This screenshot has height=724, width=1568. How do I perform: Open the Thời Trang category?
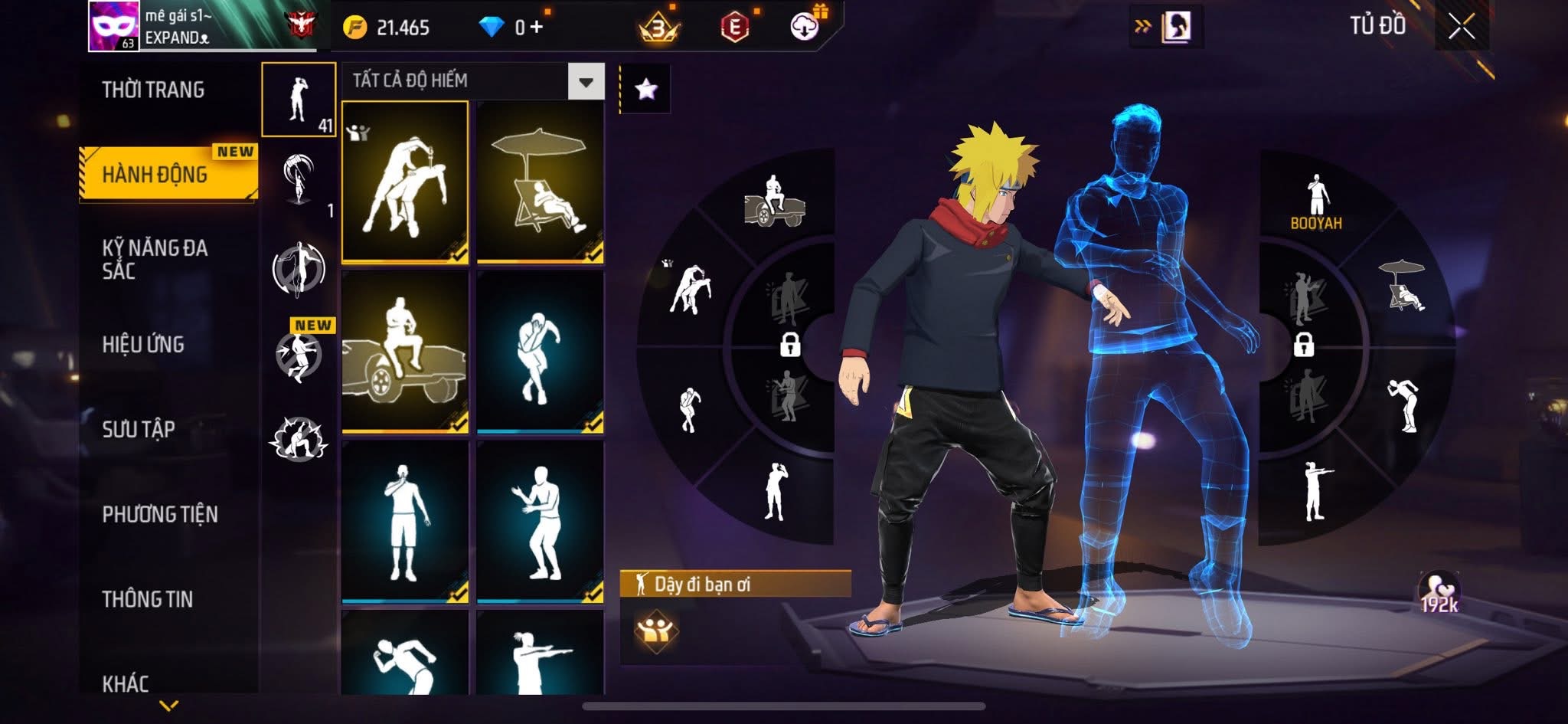[x=153, y=90]
